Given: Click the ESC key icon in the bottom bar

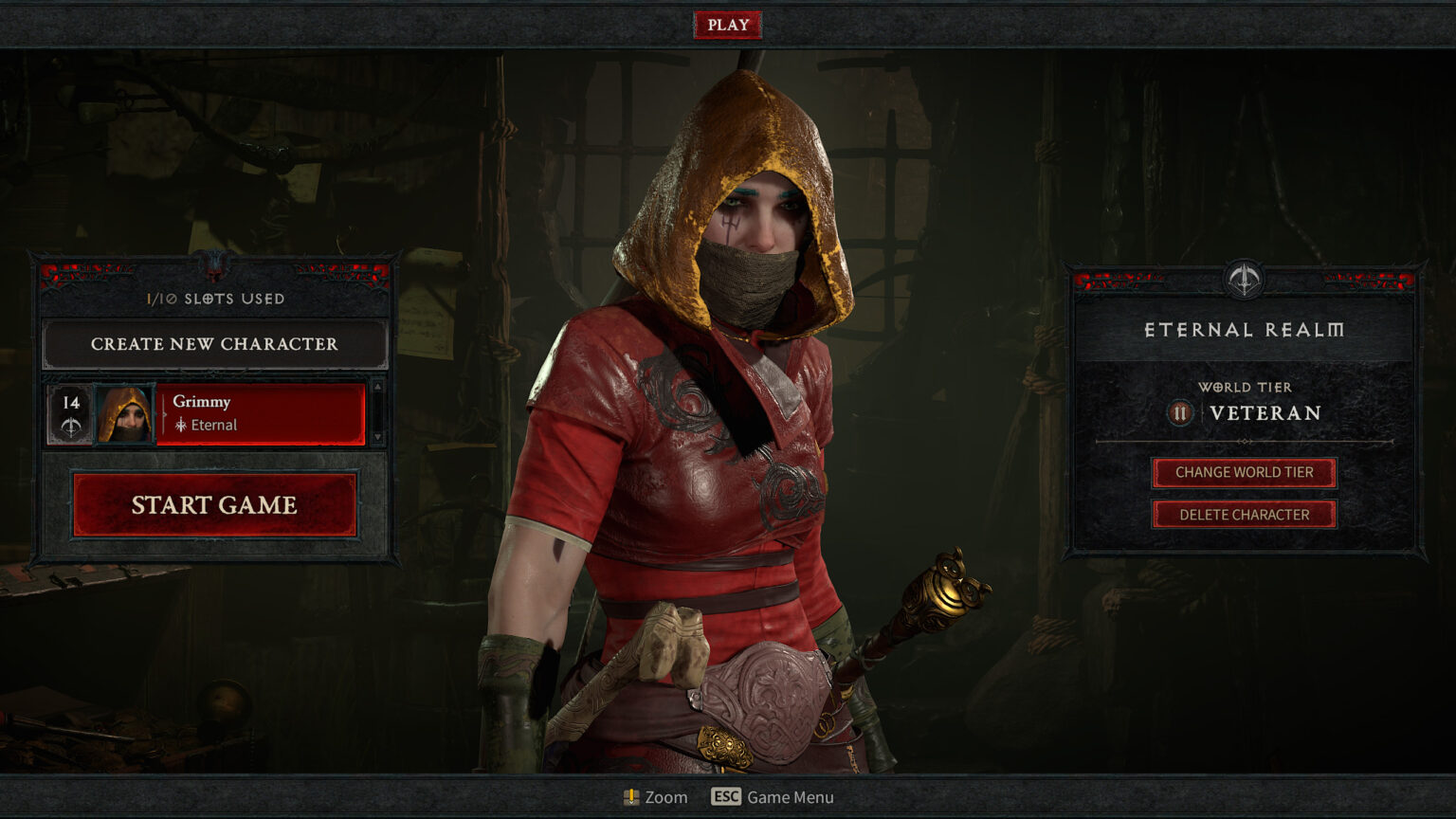Looking at the screenshot, I should coord(725,797).
